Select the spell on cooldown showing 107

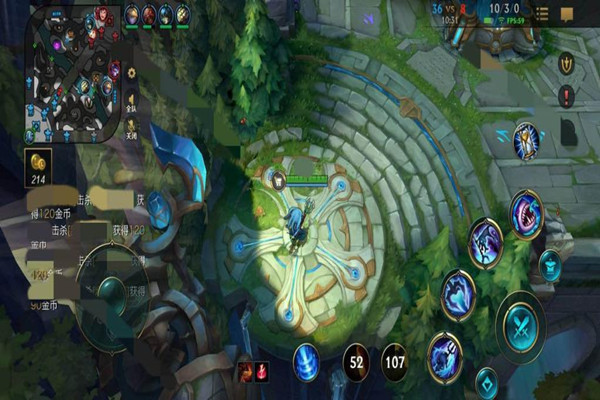[x=394, y=361]
